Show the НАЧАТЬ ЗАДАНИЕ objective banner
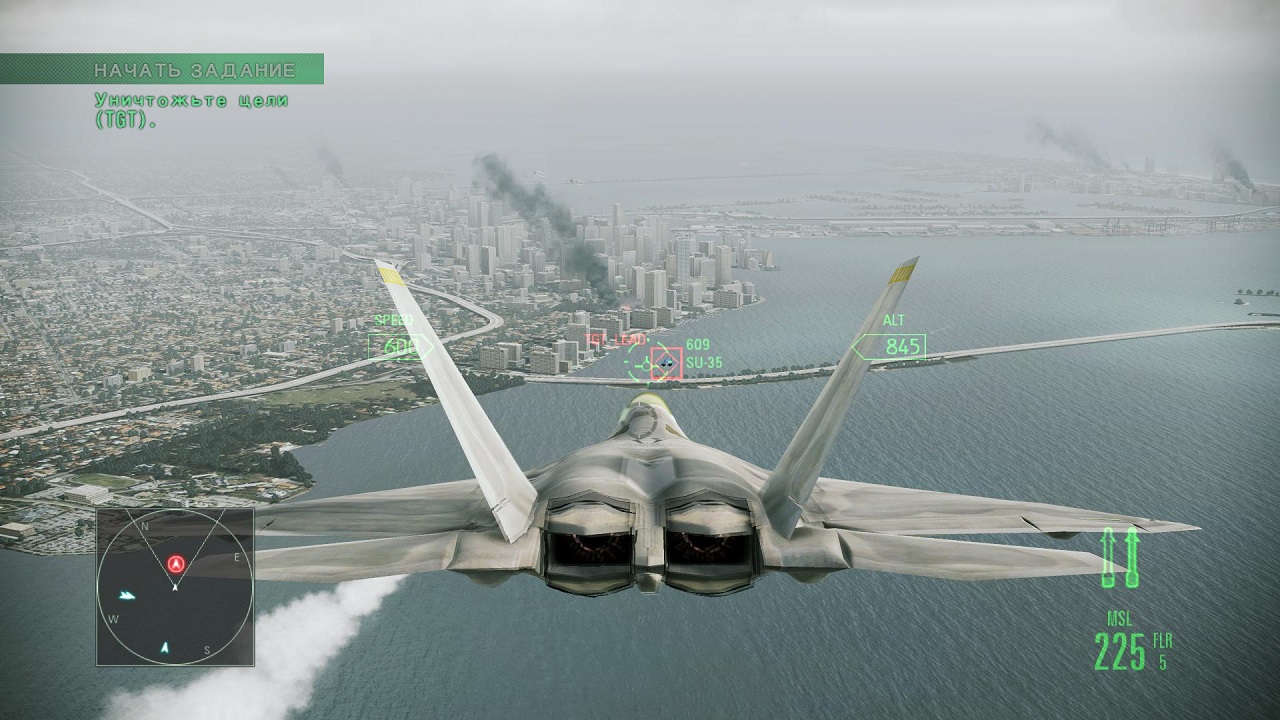Screen dimensions: 1280x720 point(162,69)
